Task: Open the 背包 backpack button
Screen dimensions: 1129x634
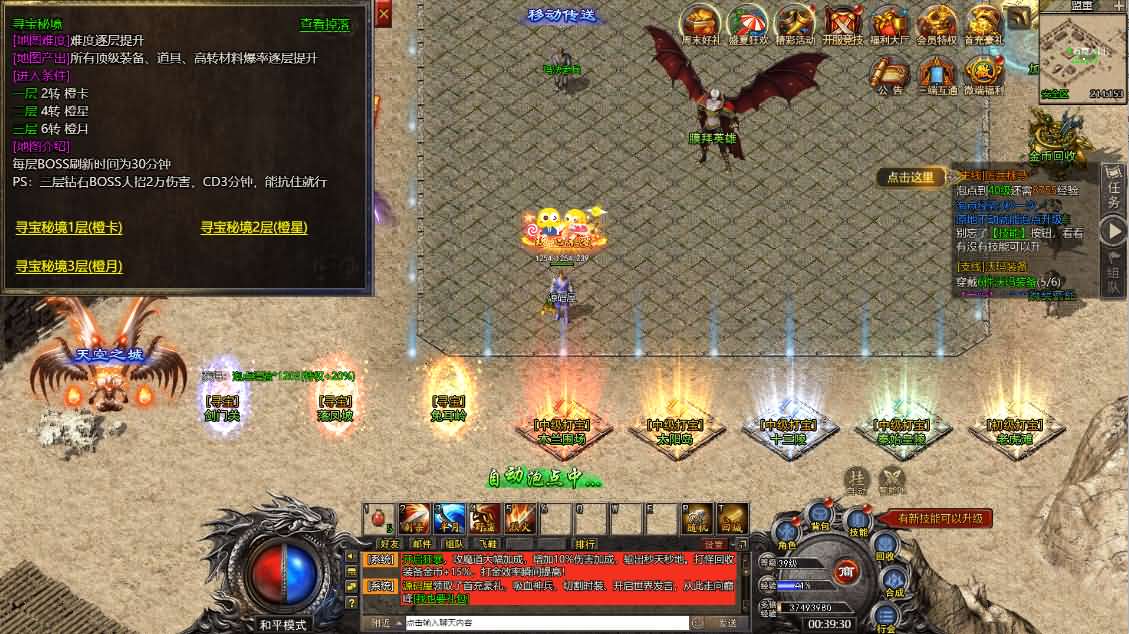Action: click(x=820, y=518)
